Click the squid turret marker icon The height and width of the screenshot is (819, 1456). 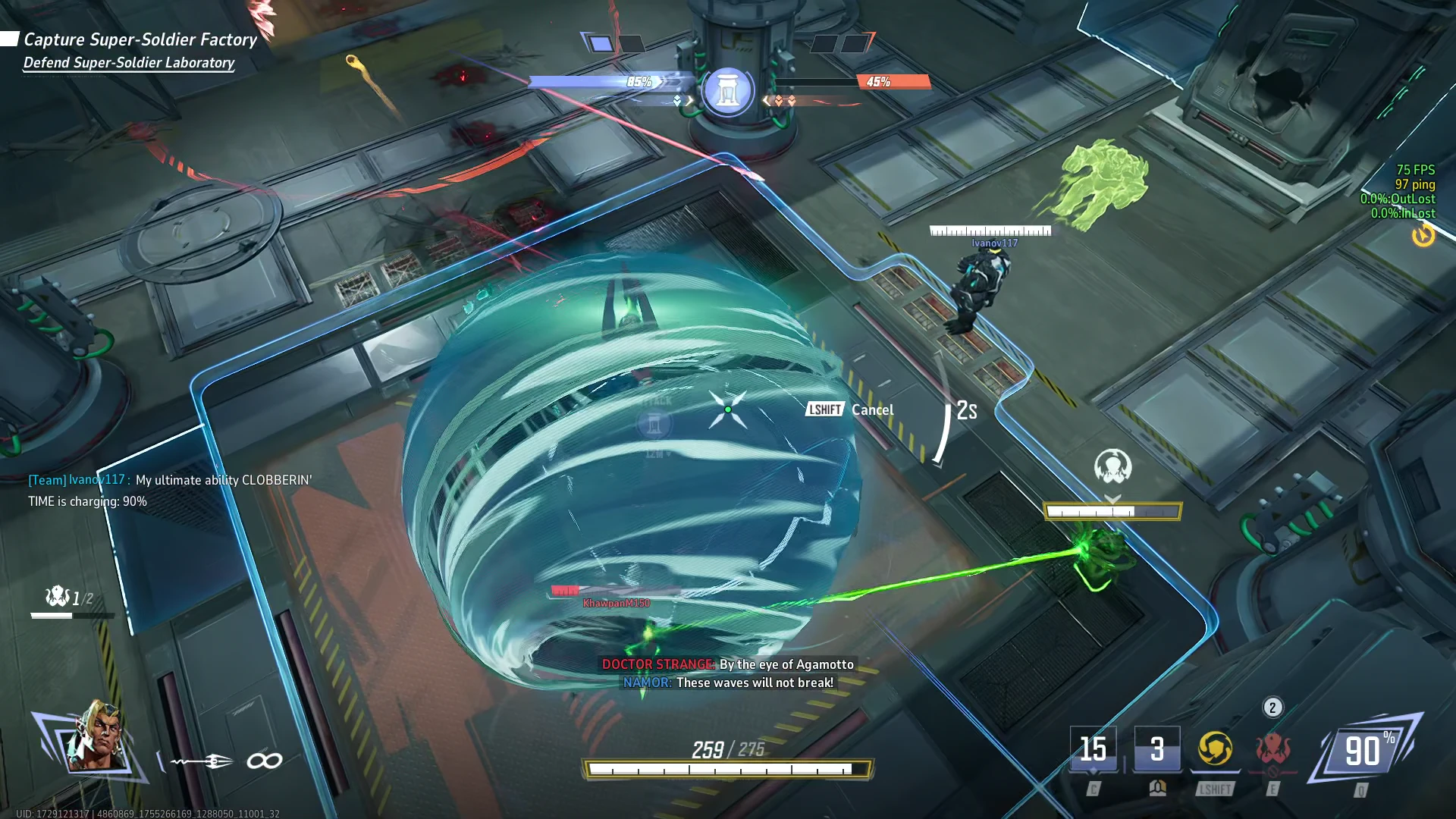pos(1112,466)
